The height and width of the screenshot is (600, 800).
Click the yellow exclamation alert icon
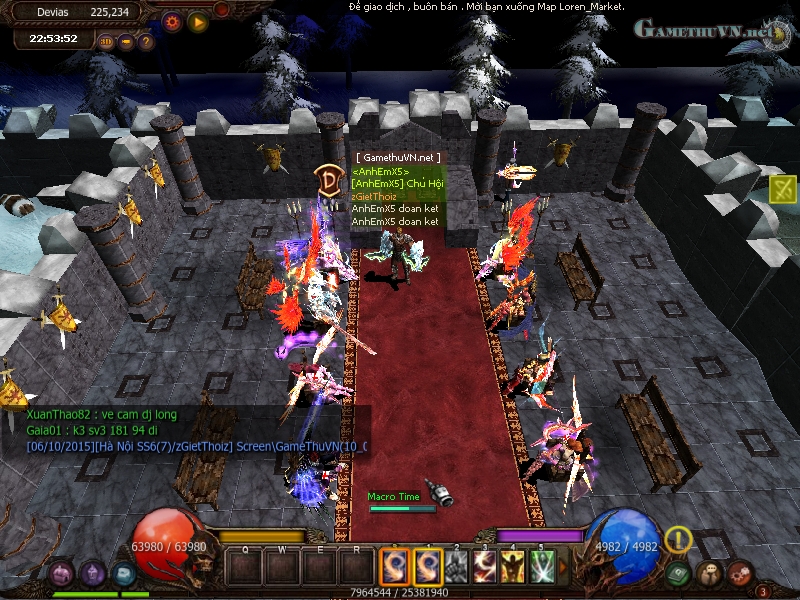[x=678, y=540]
